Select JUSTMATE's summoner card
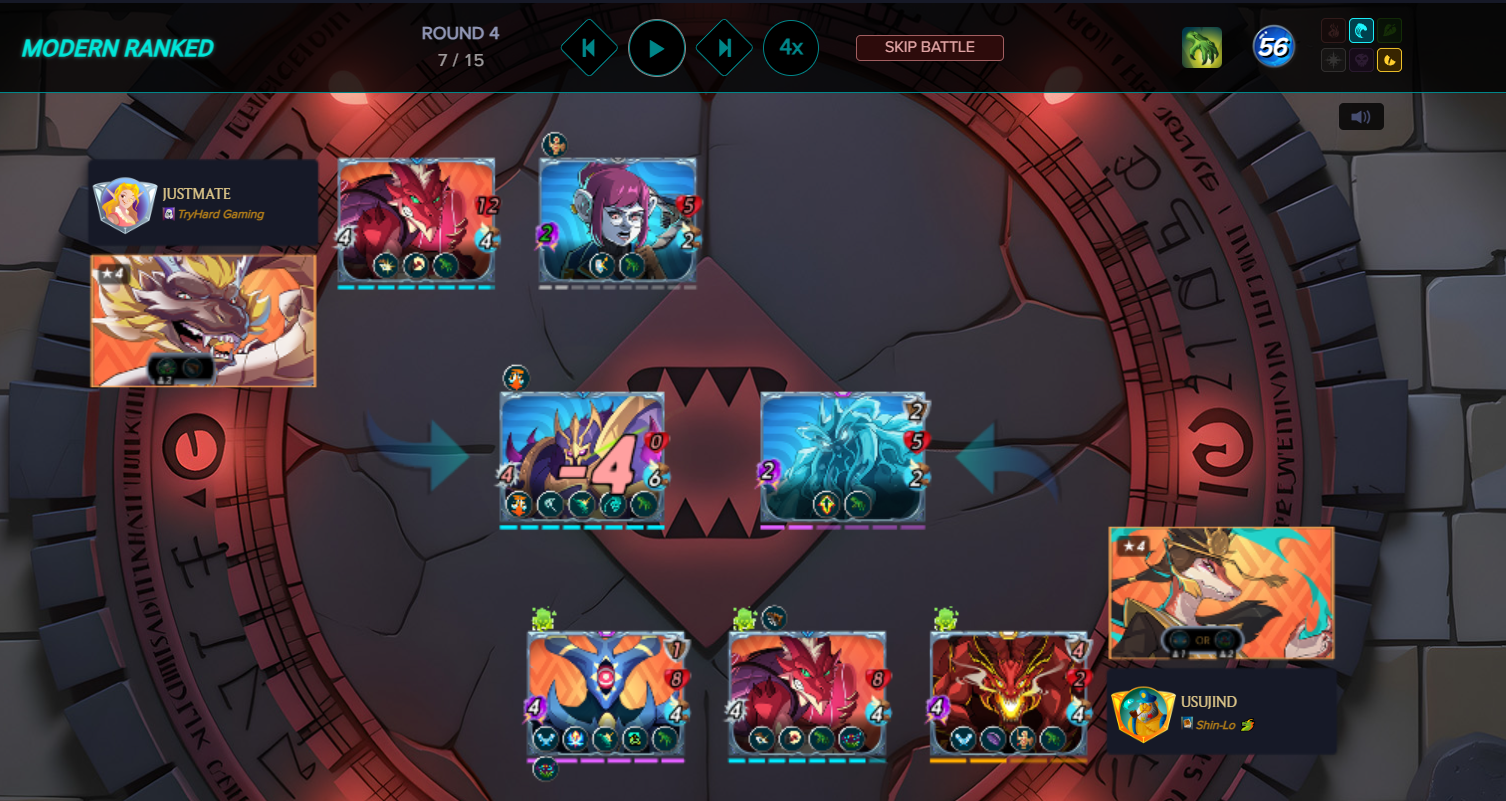Viewport: 1506px width, 801px height. point(203,320)
